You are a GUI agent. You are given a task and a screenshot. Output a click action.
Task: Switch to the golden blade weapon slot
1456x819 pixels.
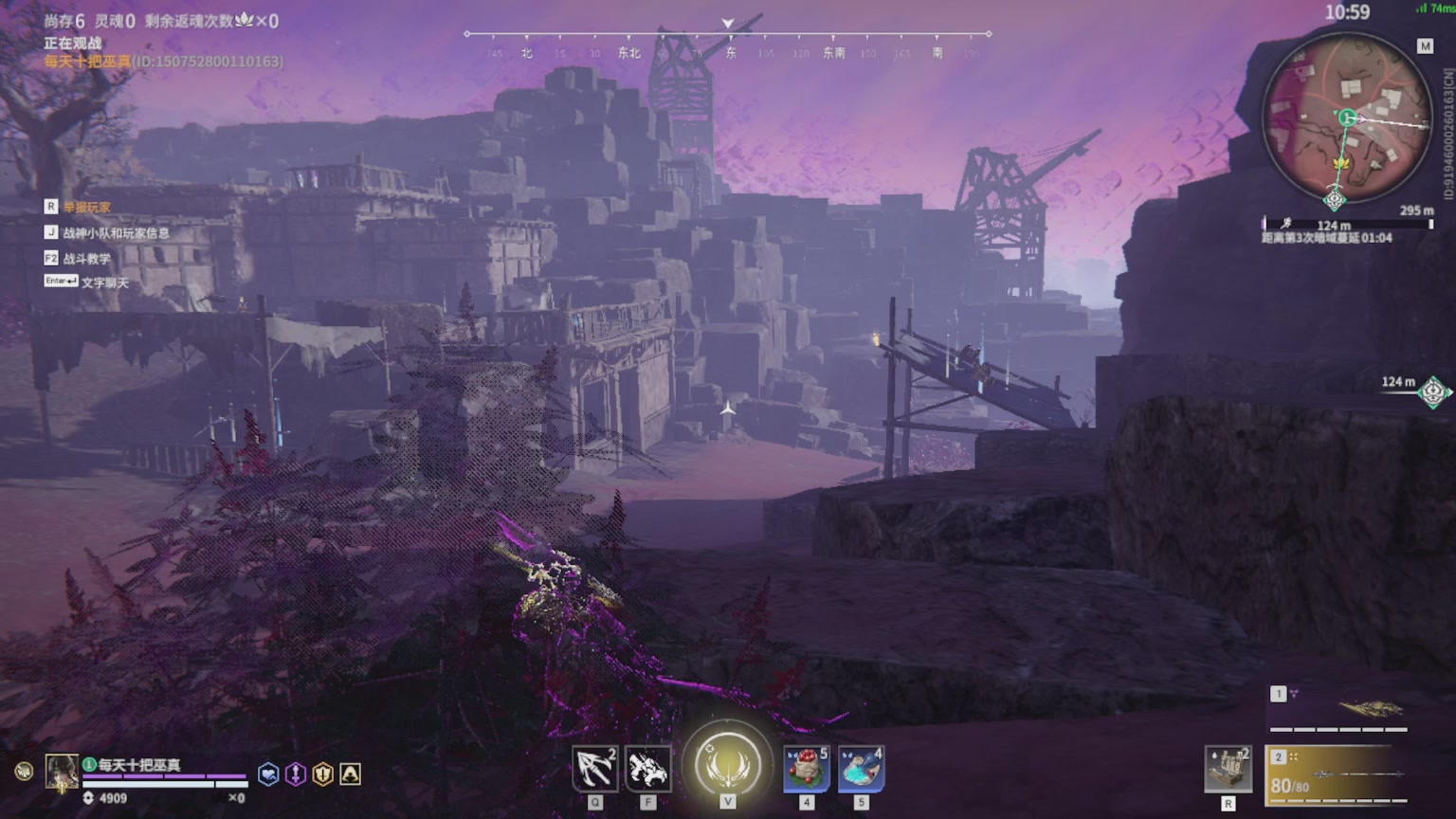(1338, 708)
